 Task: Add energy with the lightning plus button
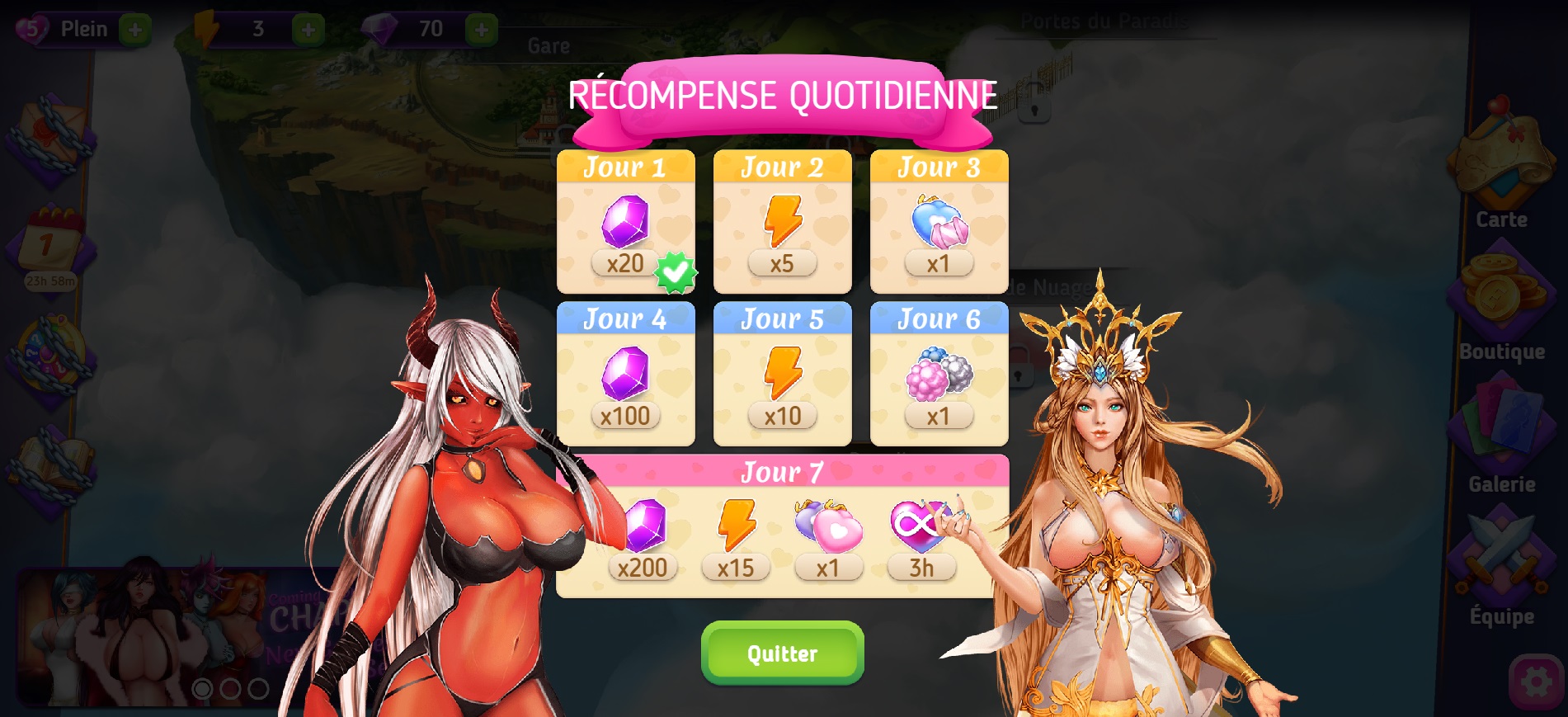(x=308, y=31)
